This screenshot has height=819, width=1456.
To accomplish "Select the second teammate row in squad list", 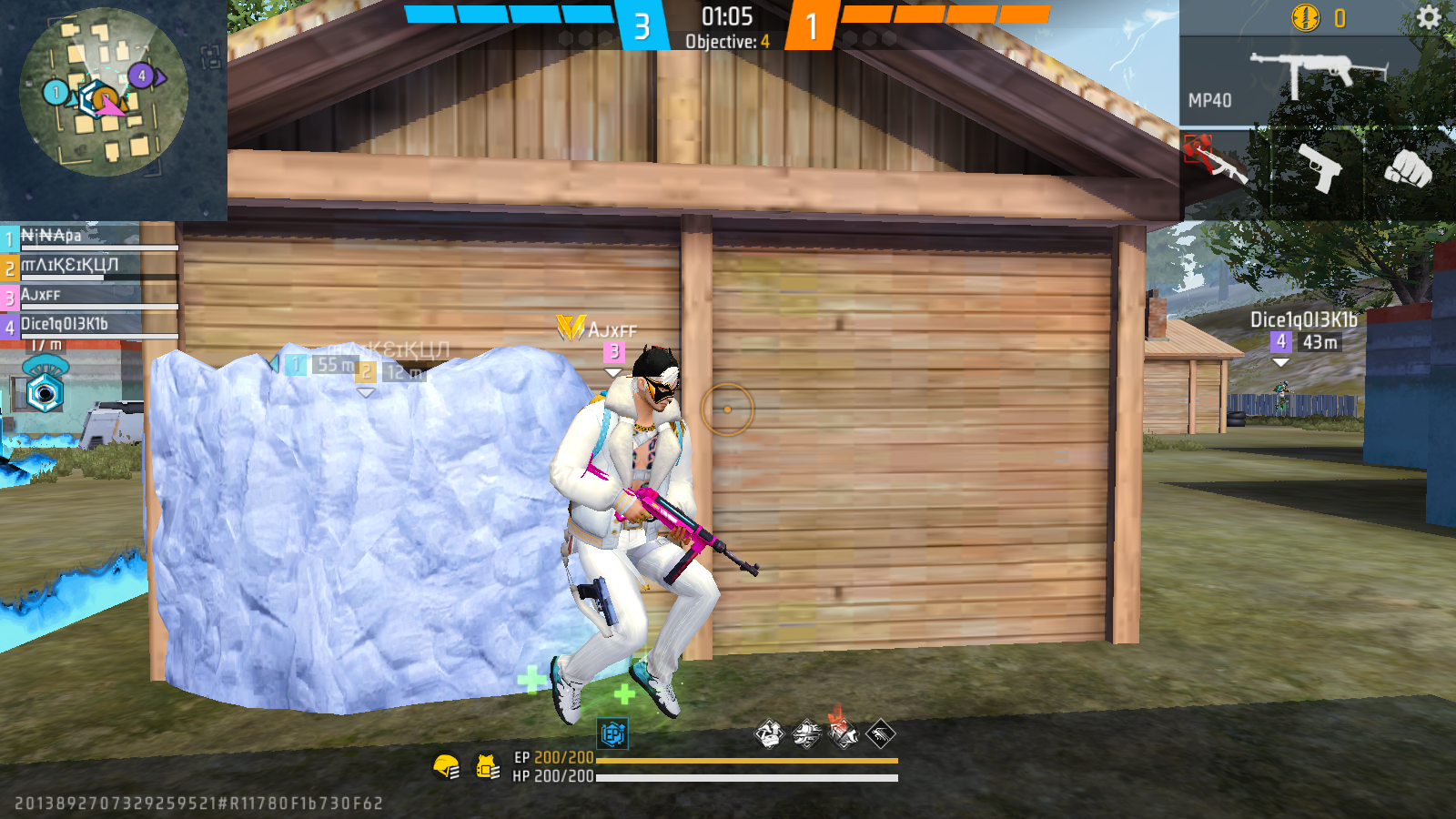I will (x=89, y=266).
